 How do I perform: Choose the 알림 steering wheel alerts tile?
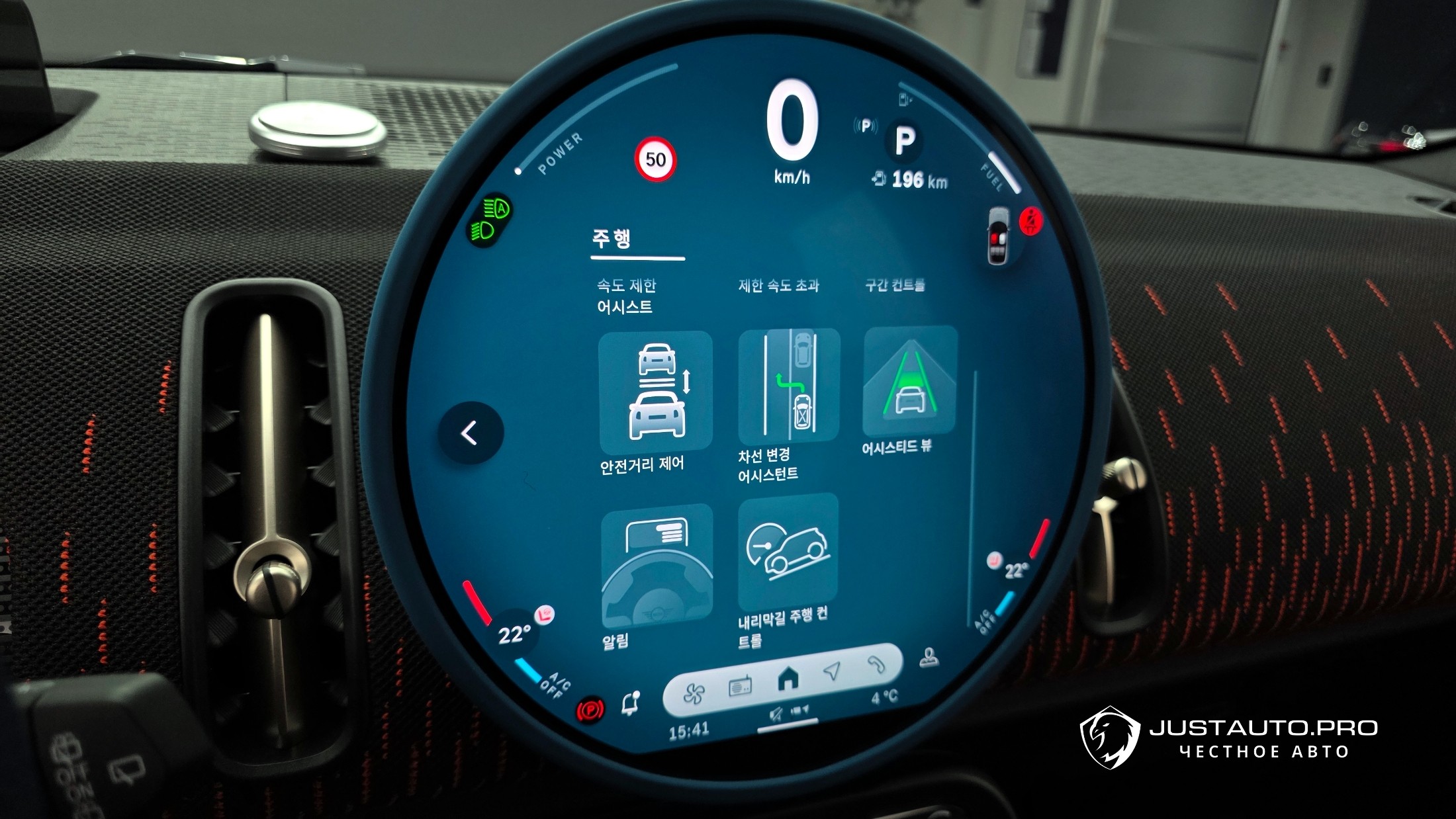(x=657, y=567)
